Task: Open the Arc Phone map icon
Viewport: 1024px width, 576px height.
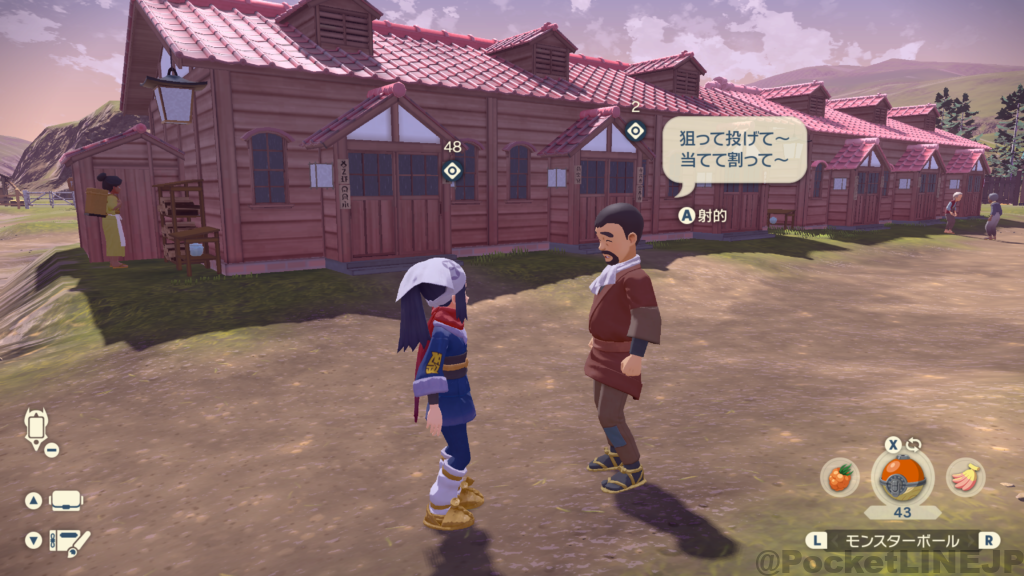Action: [36, 428]
